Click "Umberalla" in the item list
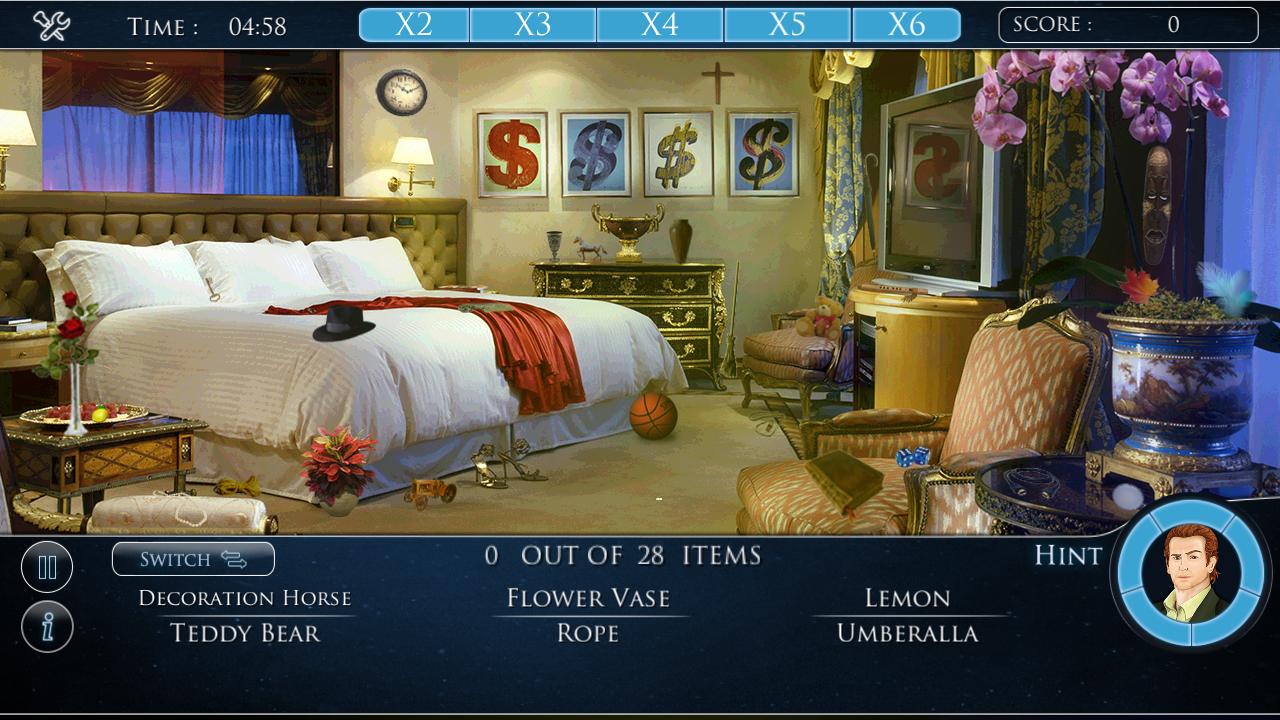Image resolution: width=1280 pixels, height=720 pixels. point(908,632)
